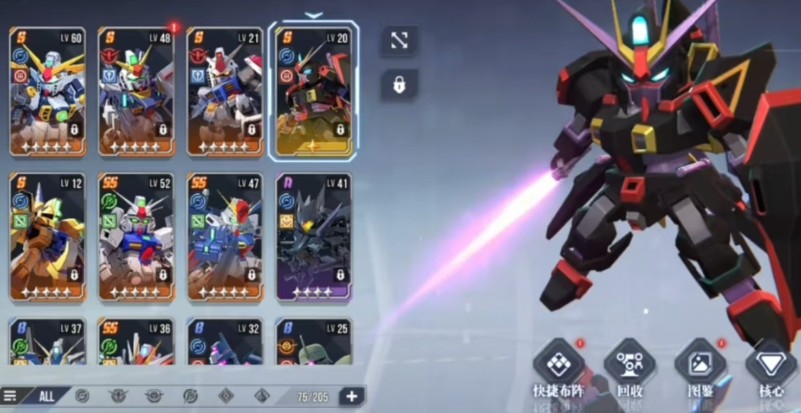Select the LV 41 dark mech card
Viewport: 801px width, 413px height.
pyautogui.click(x=313, y=237)
